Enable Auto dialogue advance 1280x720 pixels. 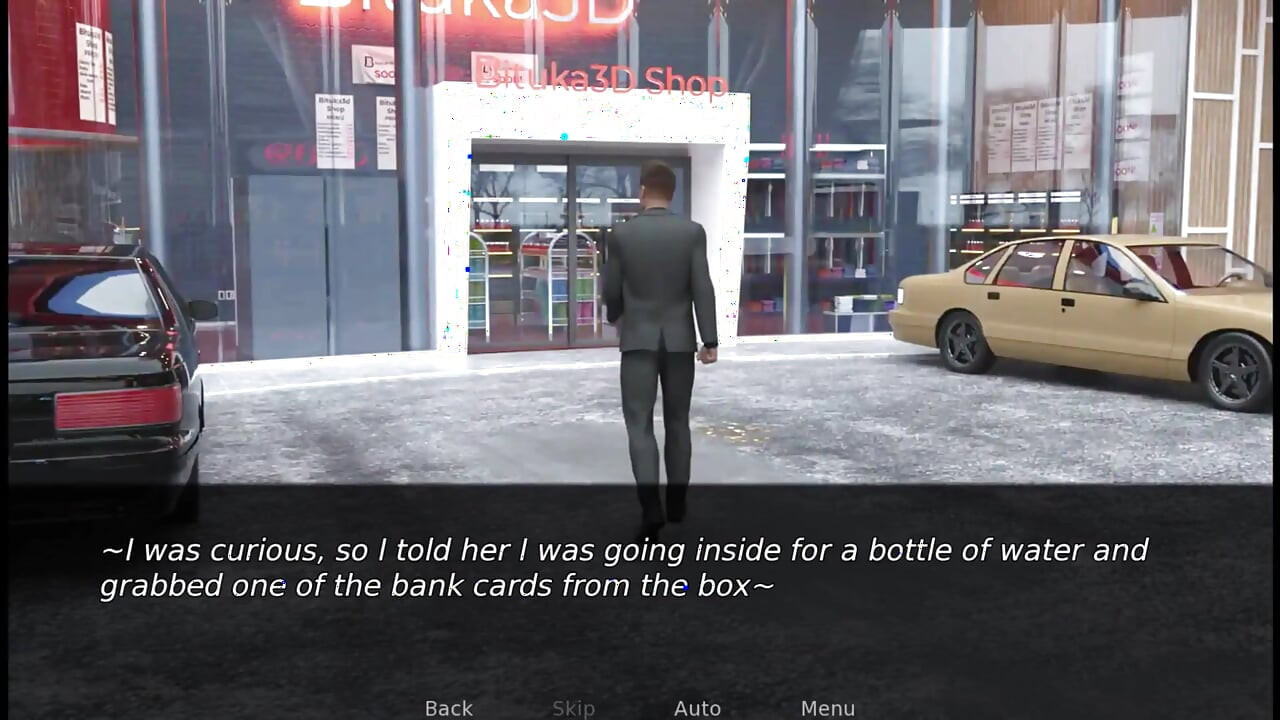tap(697, 708)
